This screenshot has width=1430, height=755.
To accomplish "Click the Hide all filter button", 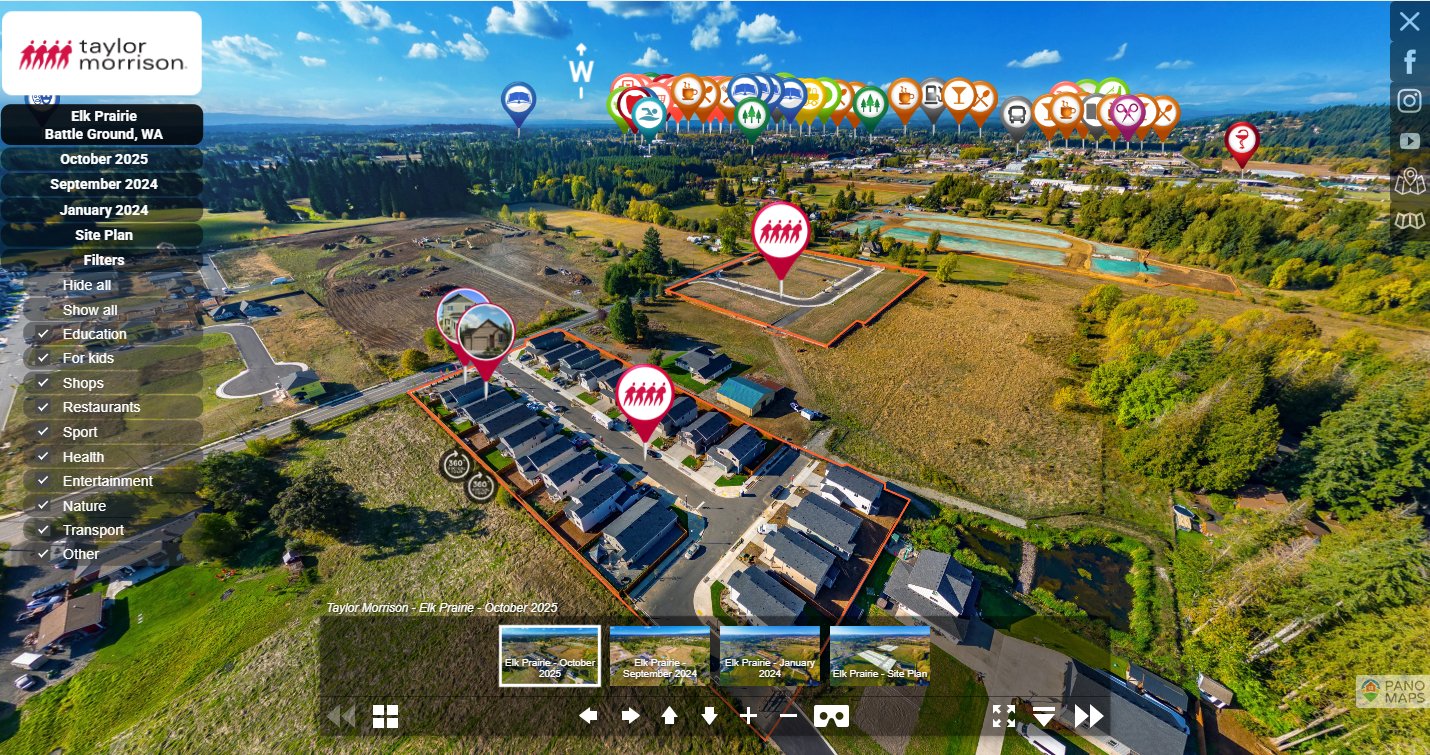I will (87, 285).
